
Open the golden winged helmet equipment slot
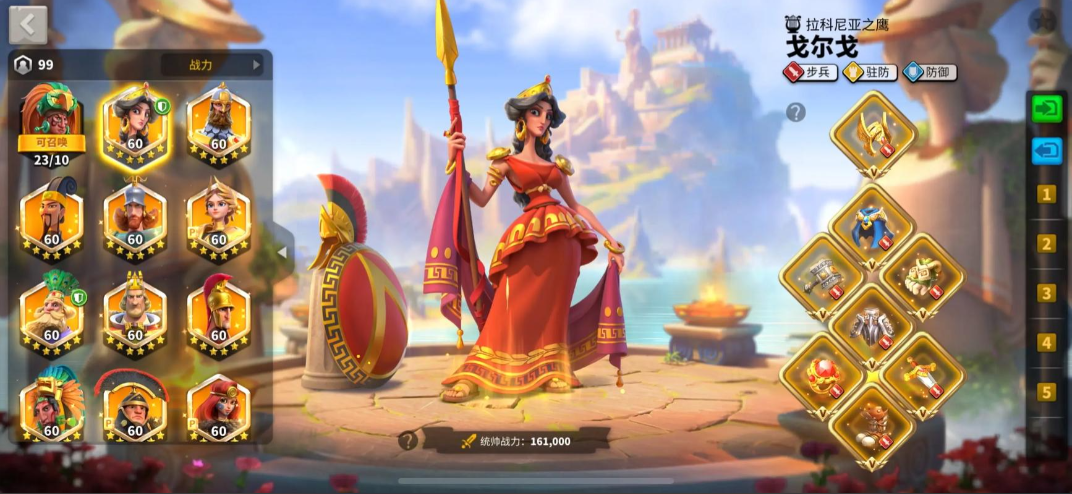pos(873,133)
